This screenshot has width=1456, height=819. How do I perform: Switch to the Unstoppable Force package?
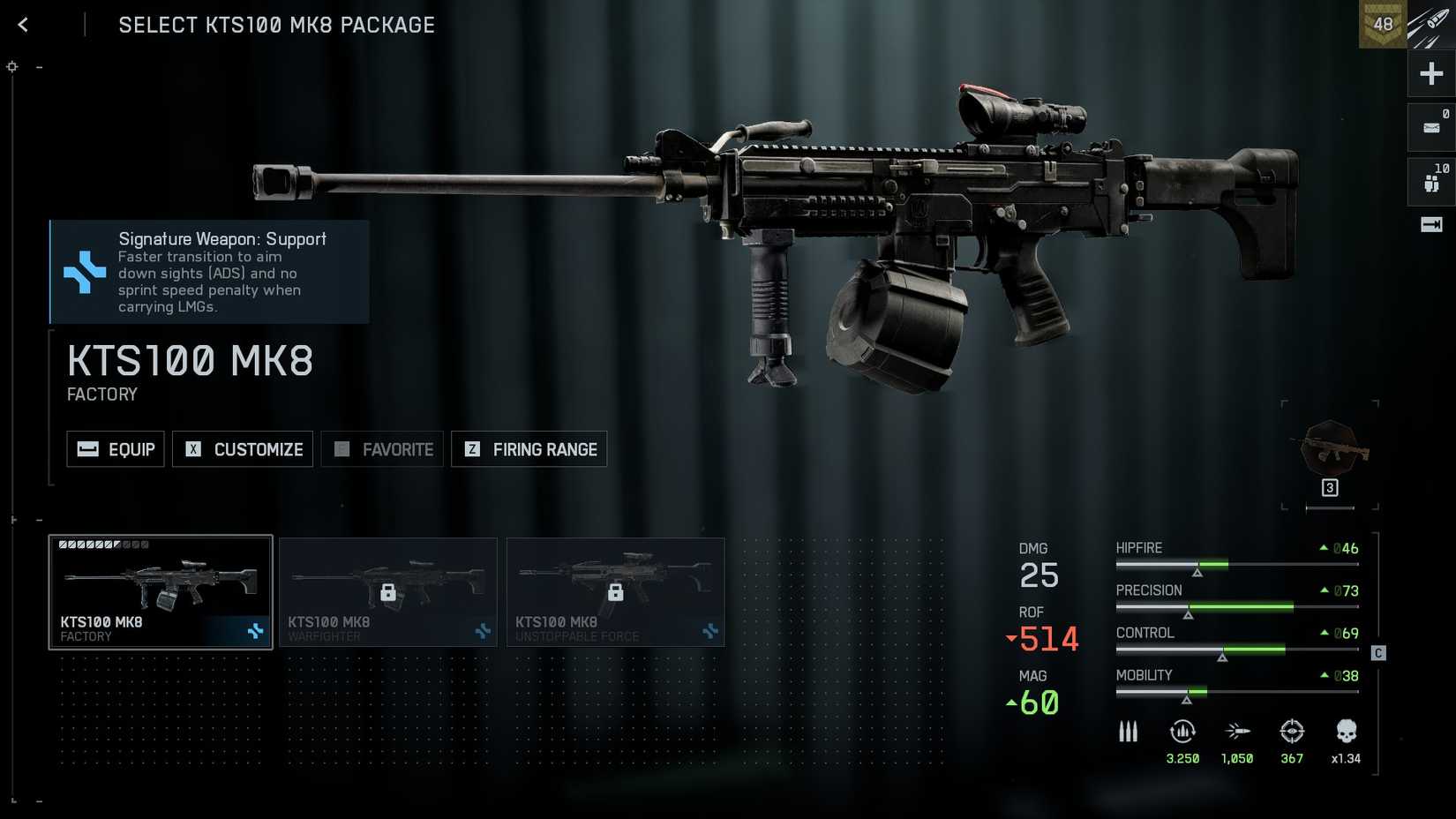coord(615,591)
